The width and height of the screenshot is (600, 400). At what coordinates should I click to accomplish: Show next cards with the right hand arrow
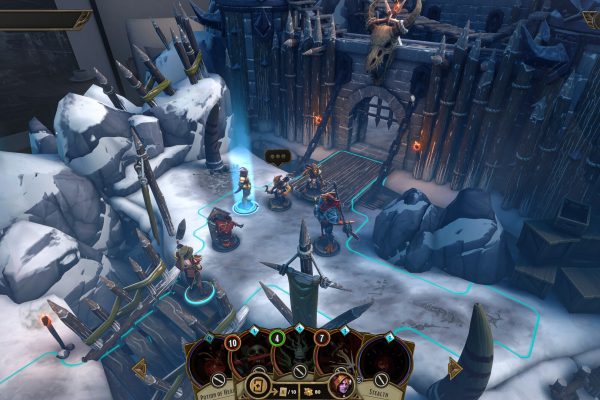pos(454,368)
